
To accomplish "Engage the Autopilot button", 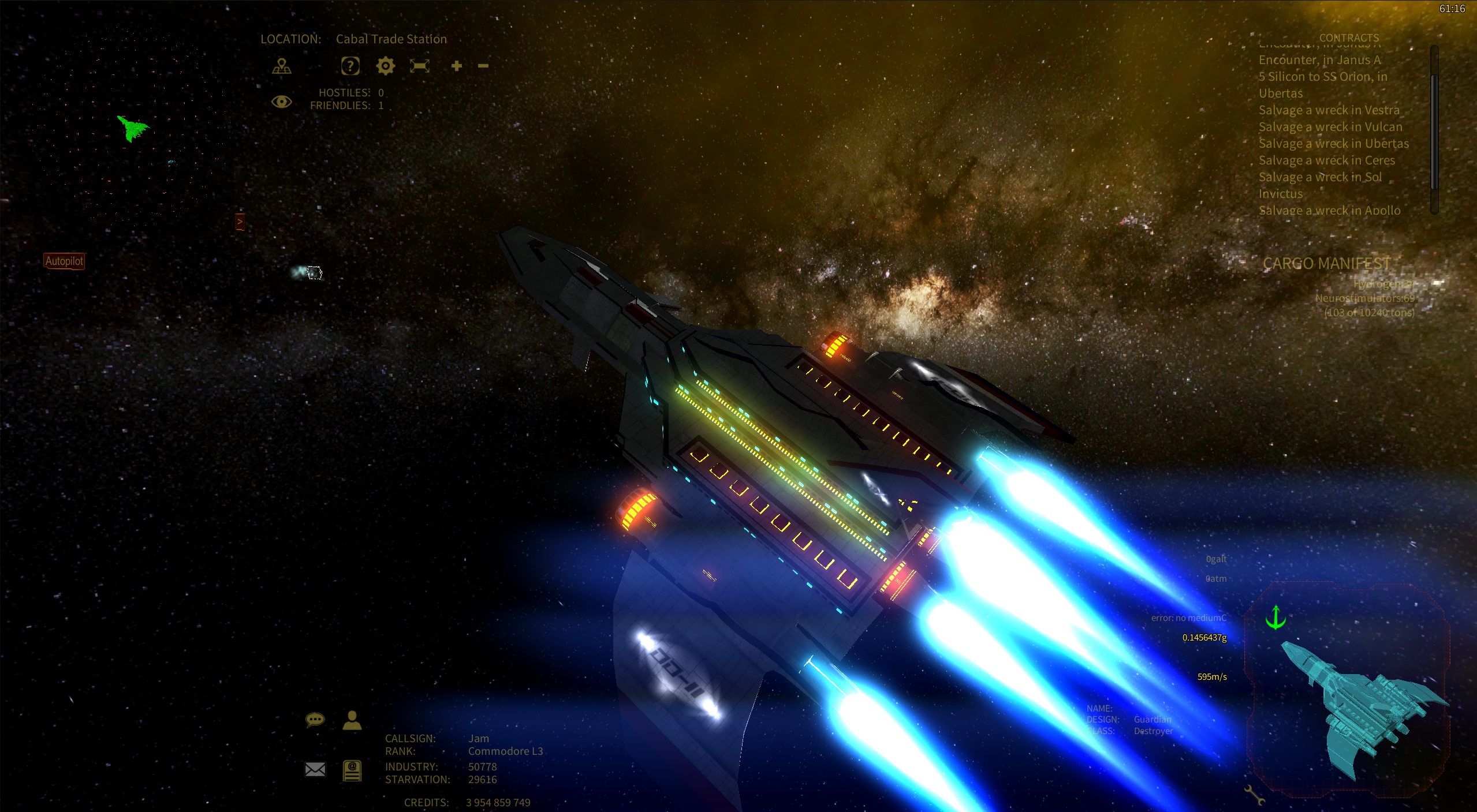I will click(x=64, y=261).
